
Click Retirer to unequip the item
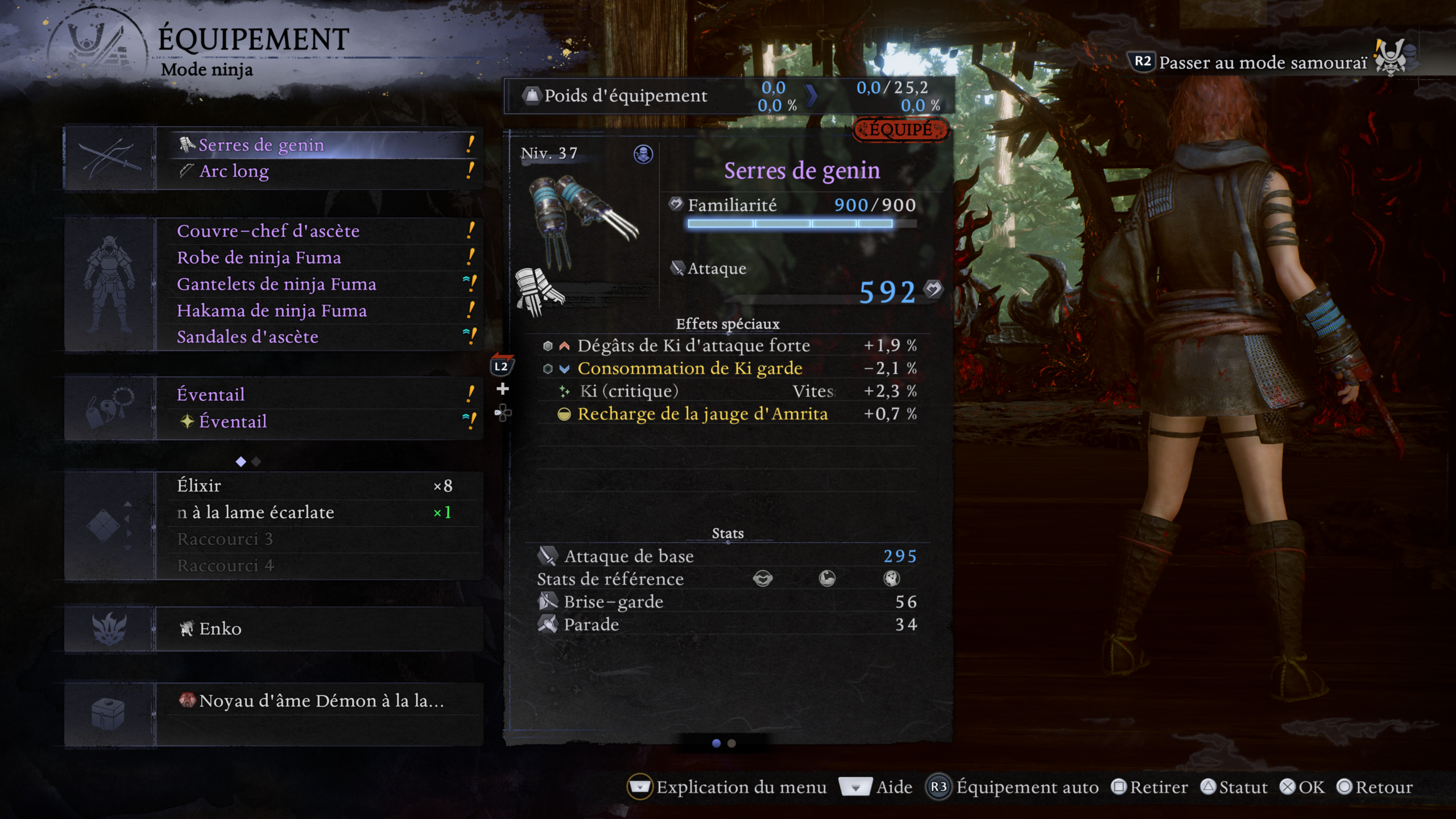1150,787
